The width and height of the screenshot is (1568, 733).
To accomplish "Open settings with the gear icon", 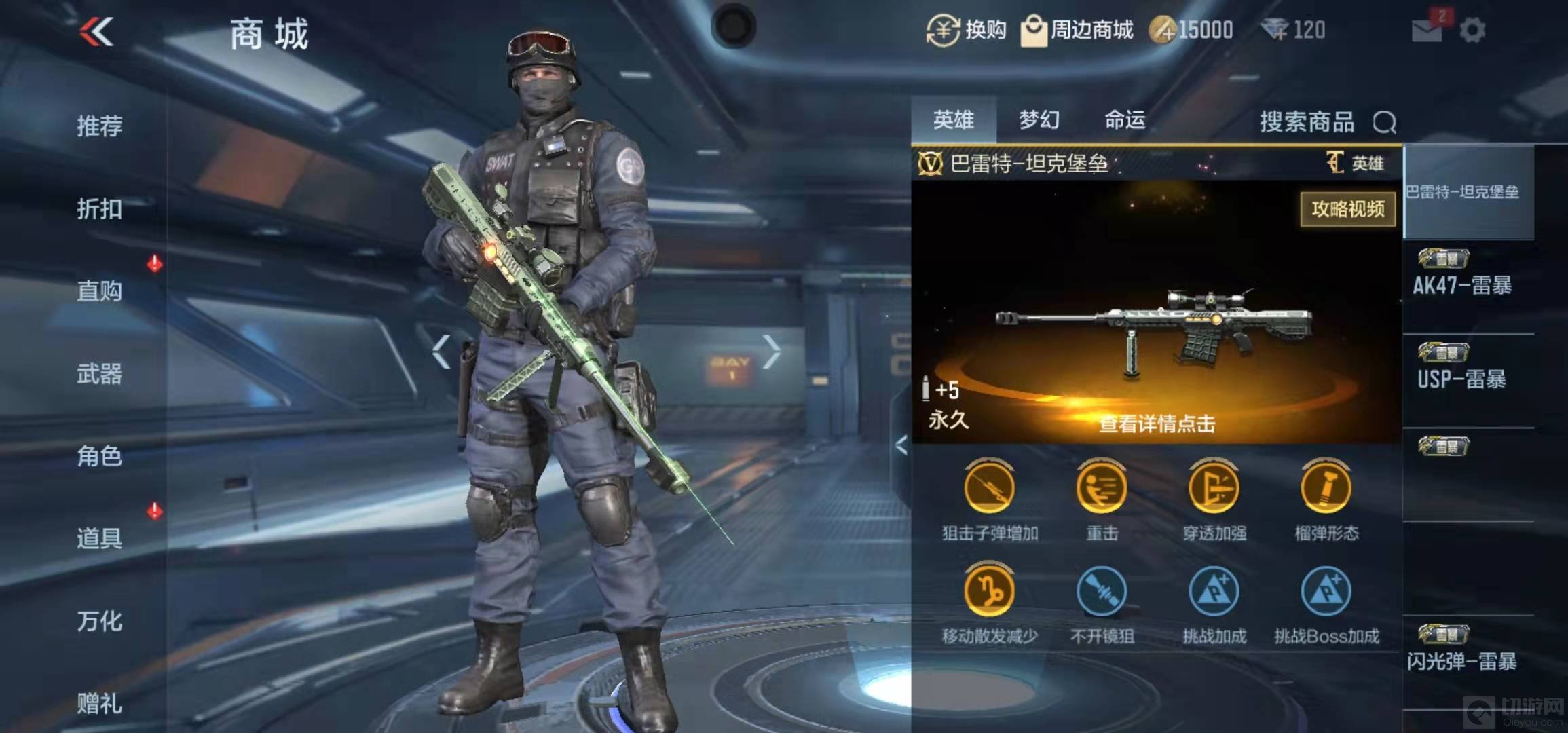I will [1472, 31].
